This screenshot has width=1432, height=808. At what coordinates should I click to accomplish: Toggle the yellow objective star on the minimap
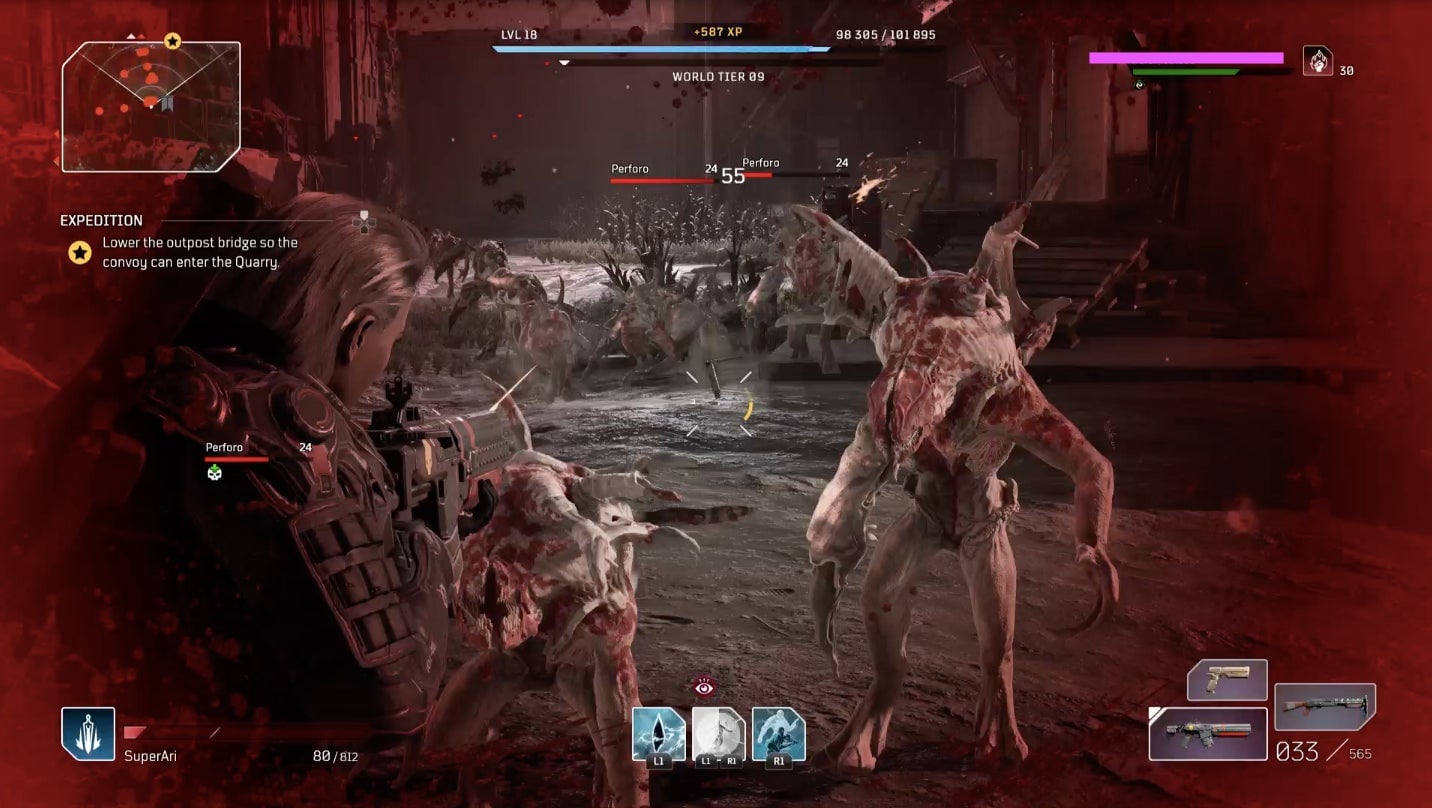(171, 43)
